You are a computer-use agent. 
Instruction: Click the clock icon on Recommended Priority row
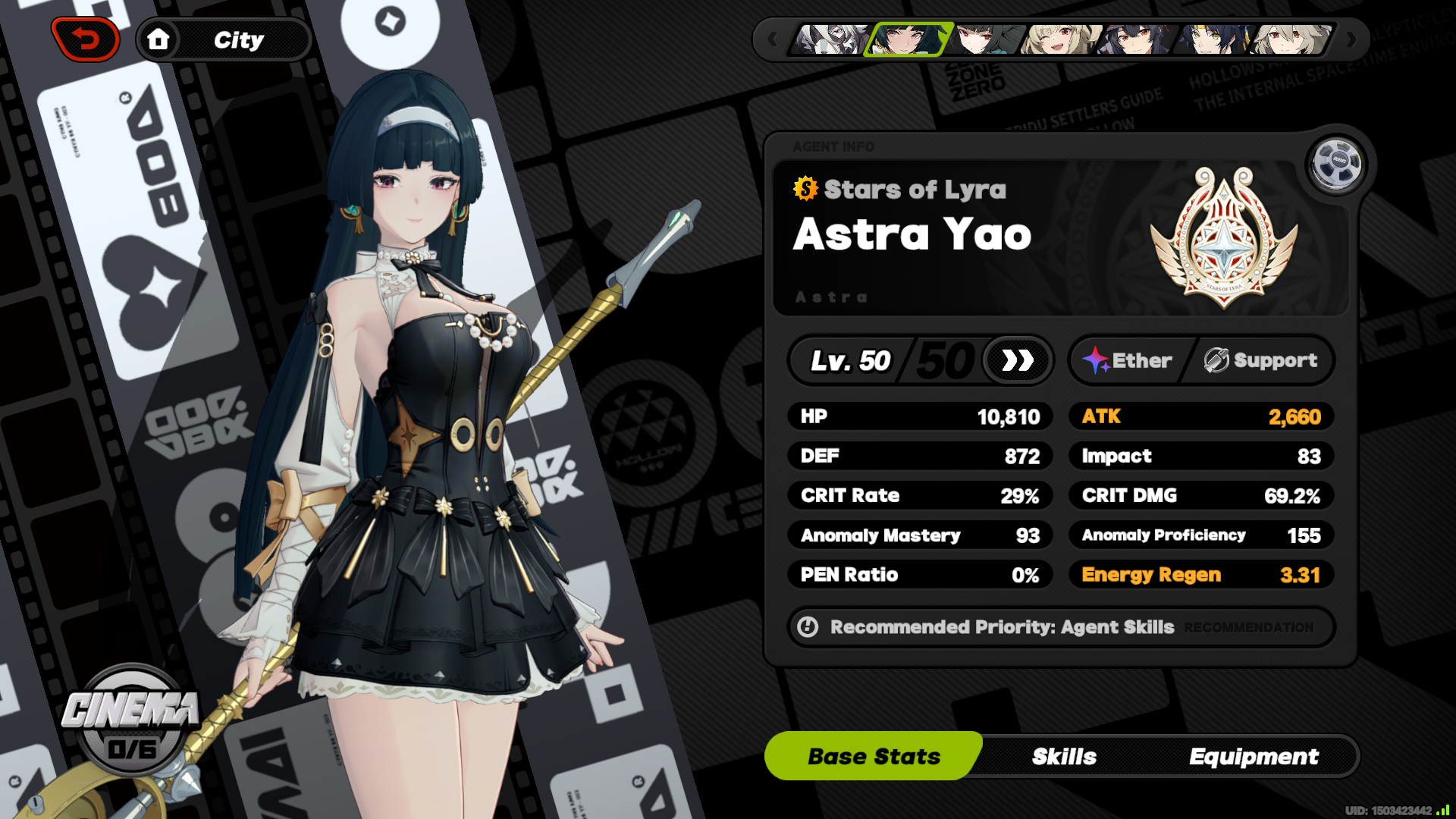(x=808, y=627)
